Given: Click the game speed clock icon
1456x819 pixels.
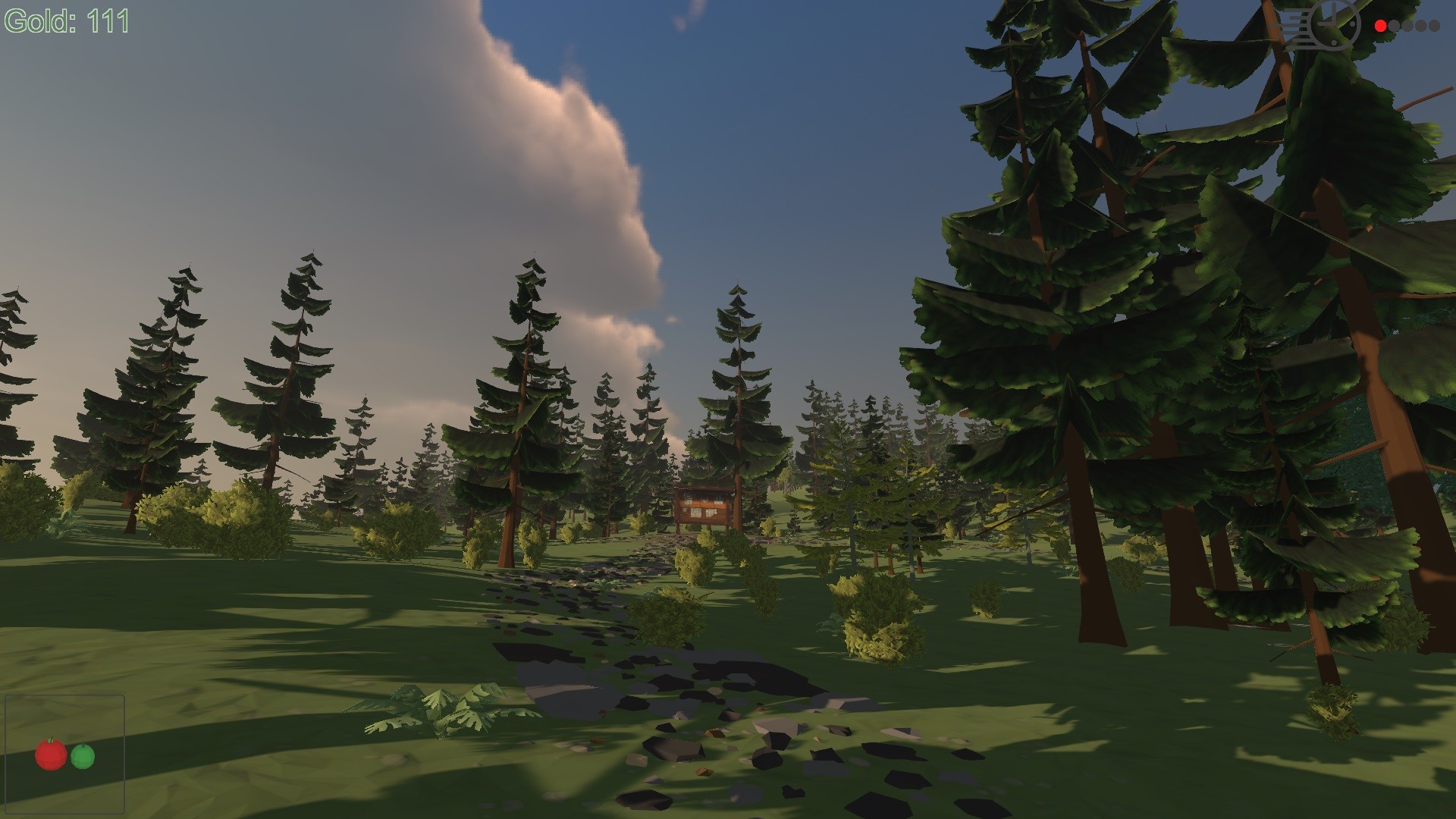Looking at the screenshot, I should coord(1332,24).
